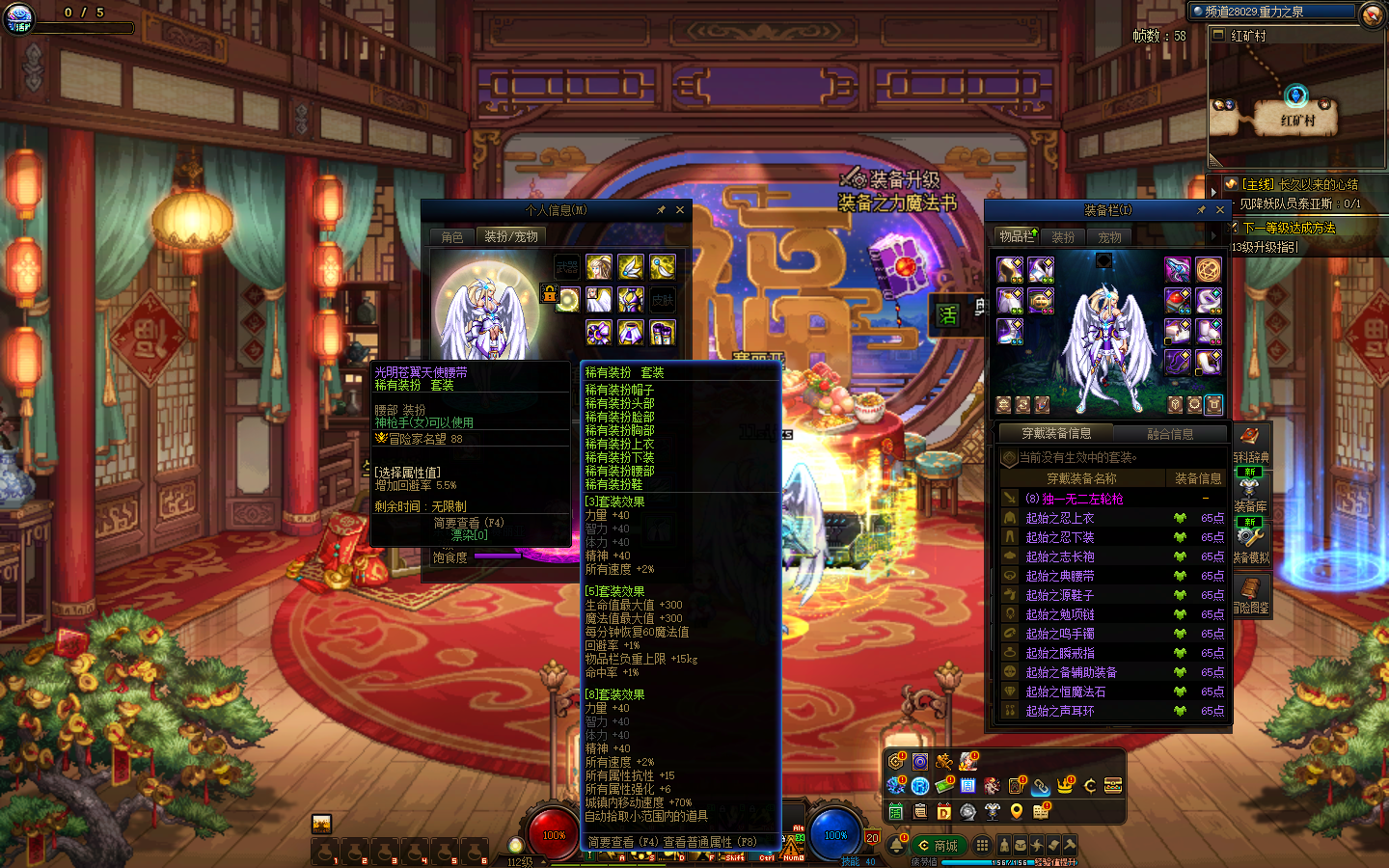
Task: Open the grid menu button
Action: coord(981,845)
